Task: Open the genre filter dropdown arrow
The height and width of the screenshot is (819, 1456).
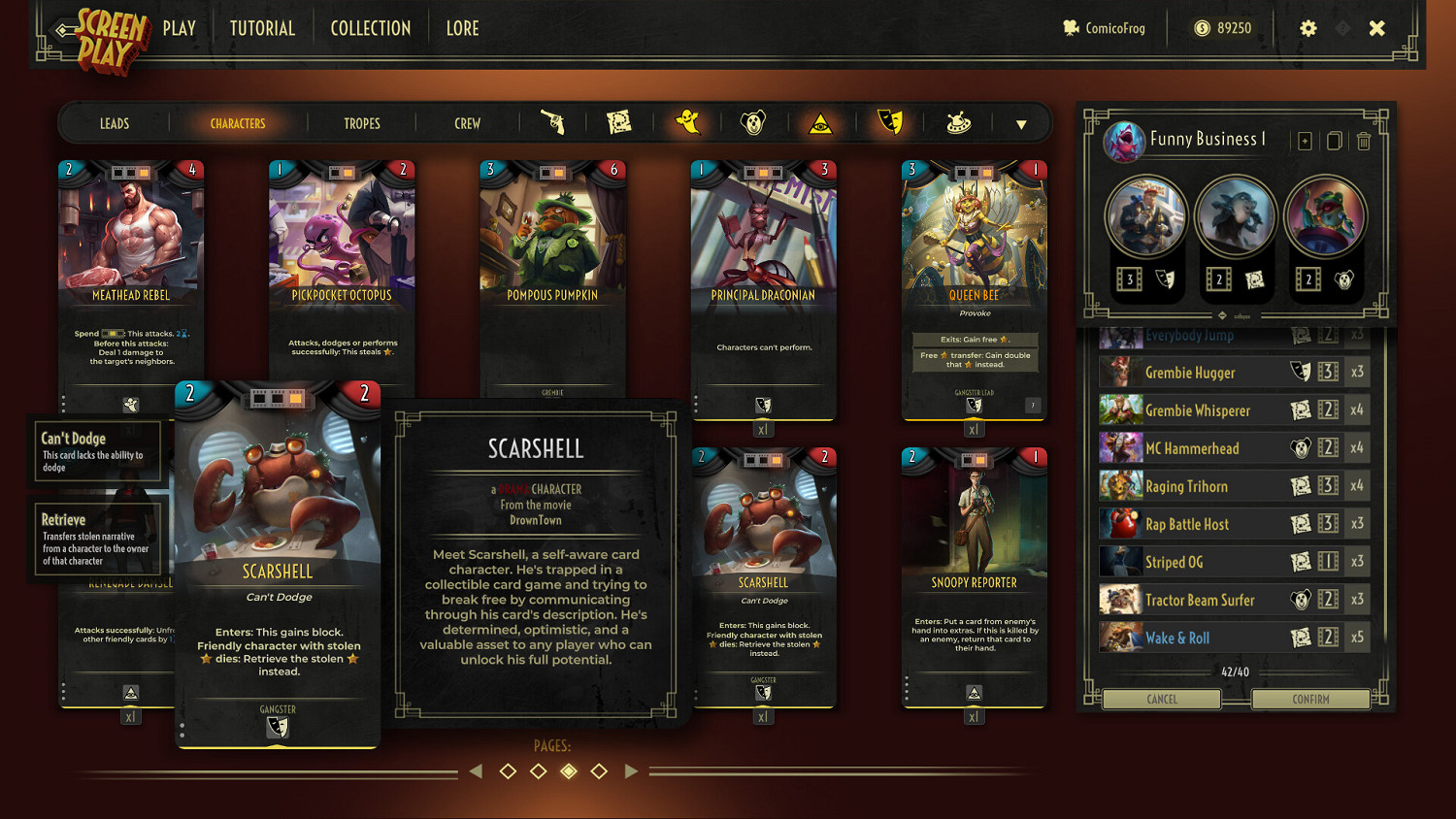Action: tap(1021, 124)
